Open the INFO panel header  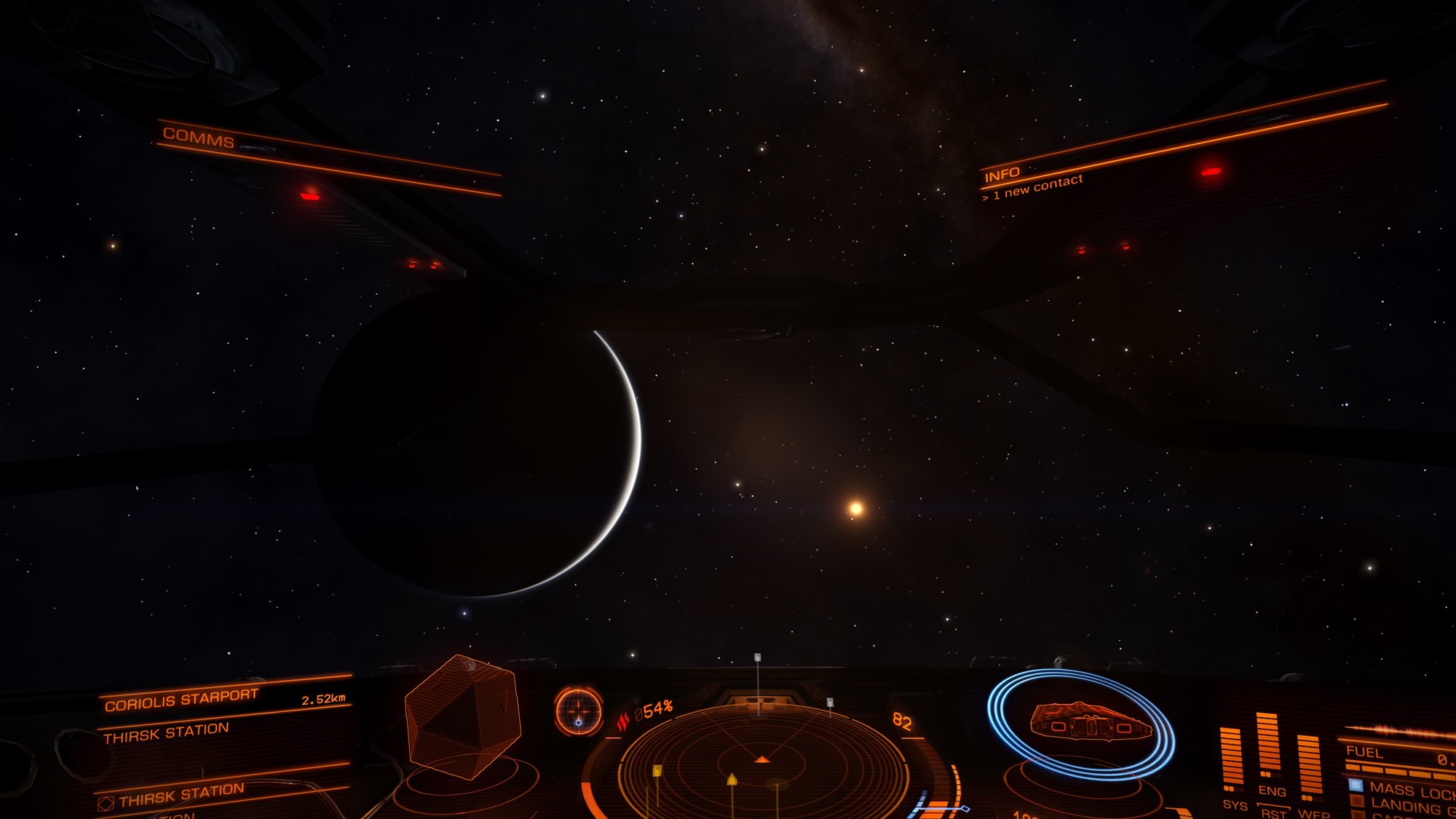point(1002,175)
